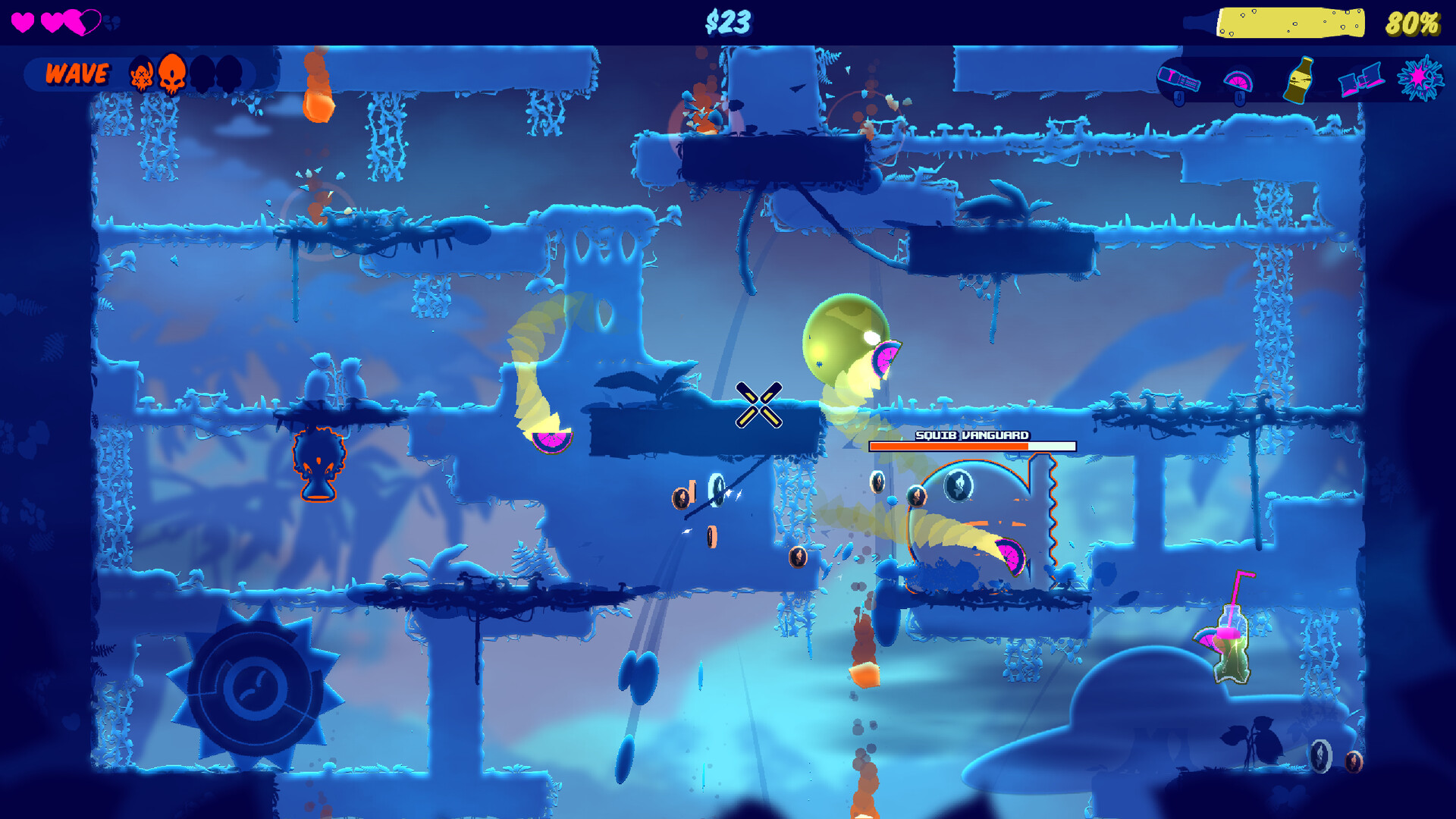Click the WAVE label banner
The image size is (1456, 819).
[x=76, y=73]
